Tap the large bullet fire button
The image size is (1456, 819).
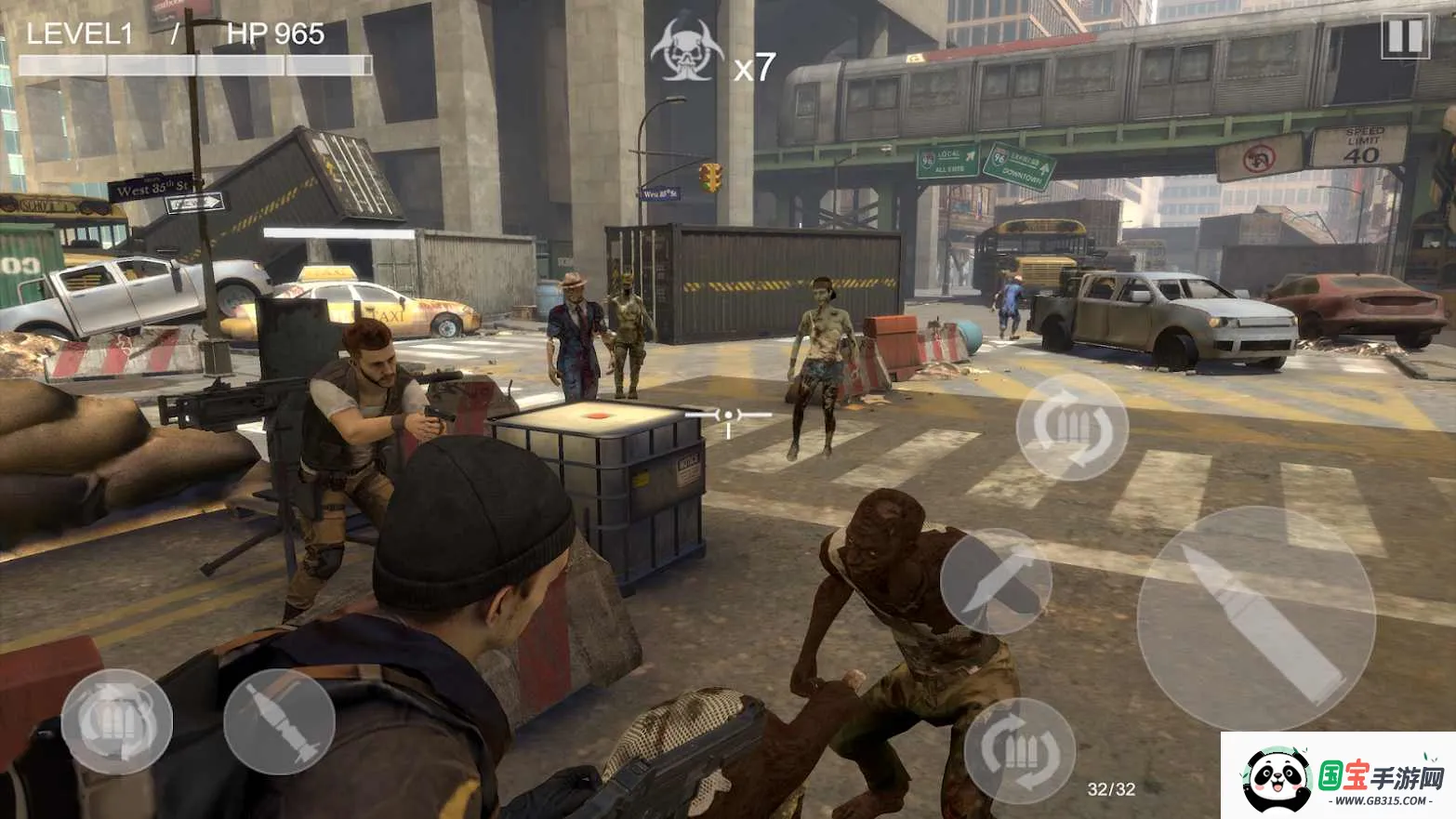1256,619
